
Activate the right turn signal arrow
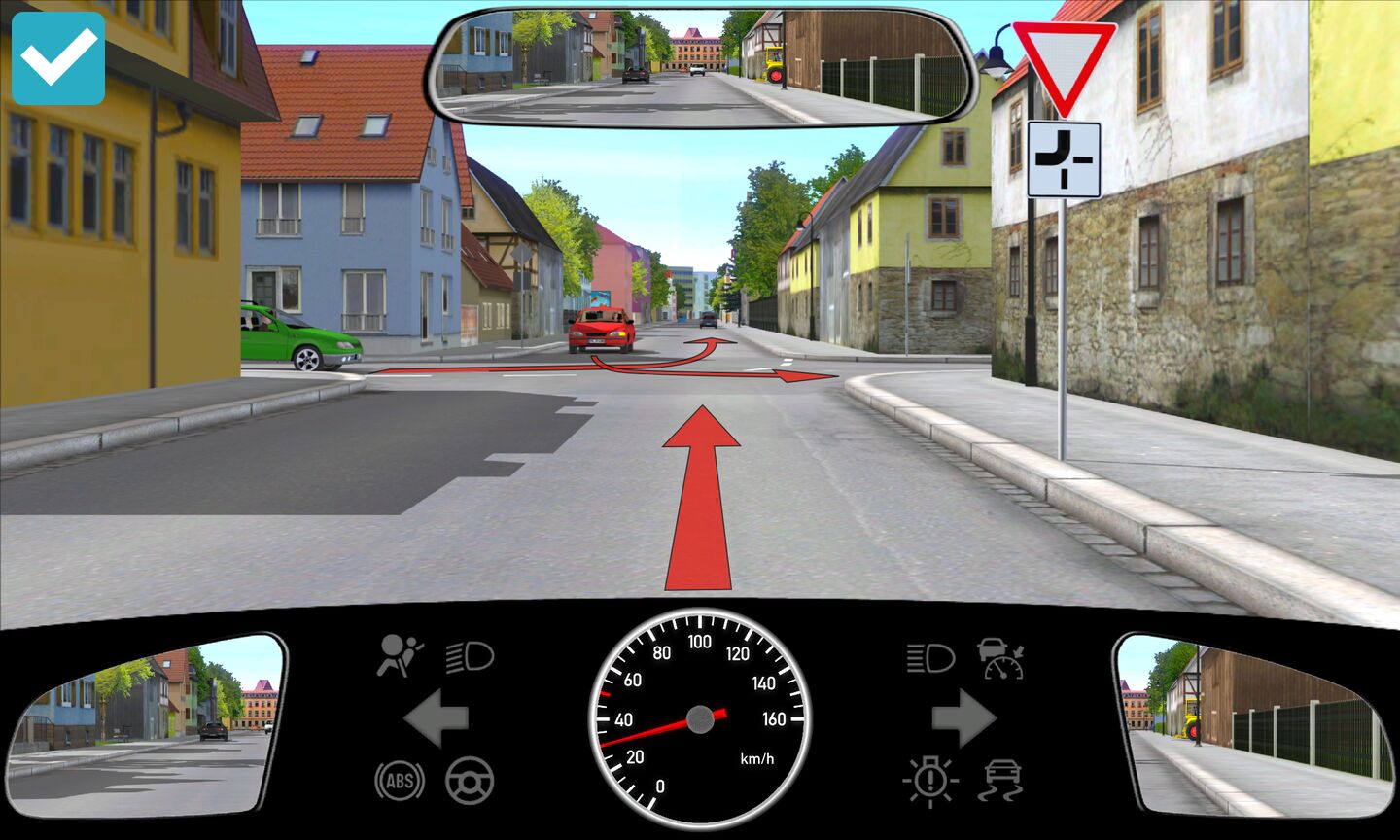(x=963, y=718)
